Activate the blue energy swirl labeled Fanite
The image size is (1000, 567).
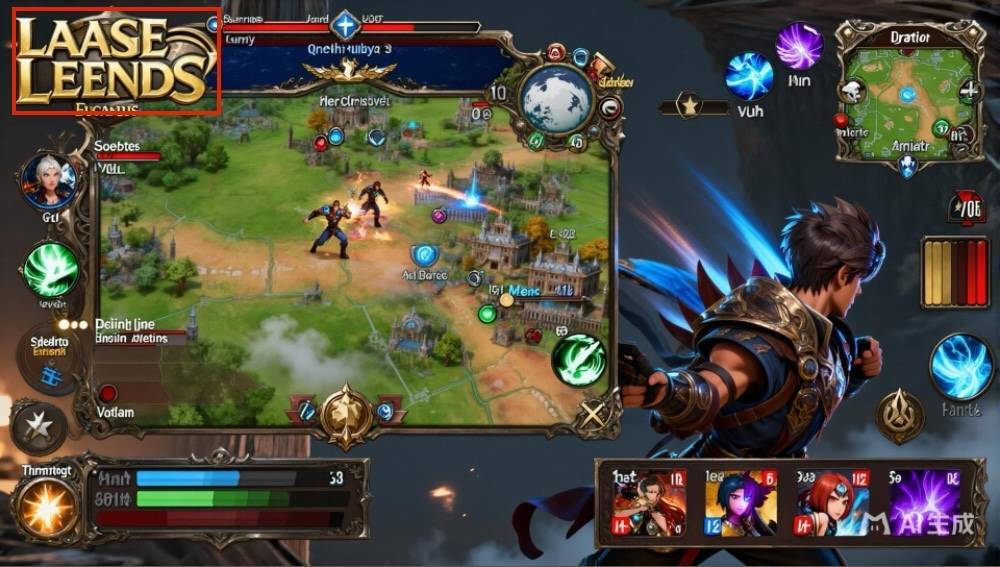coord(960,367)
